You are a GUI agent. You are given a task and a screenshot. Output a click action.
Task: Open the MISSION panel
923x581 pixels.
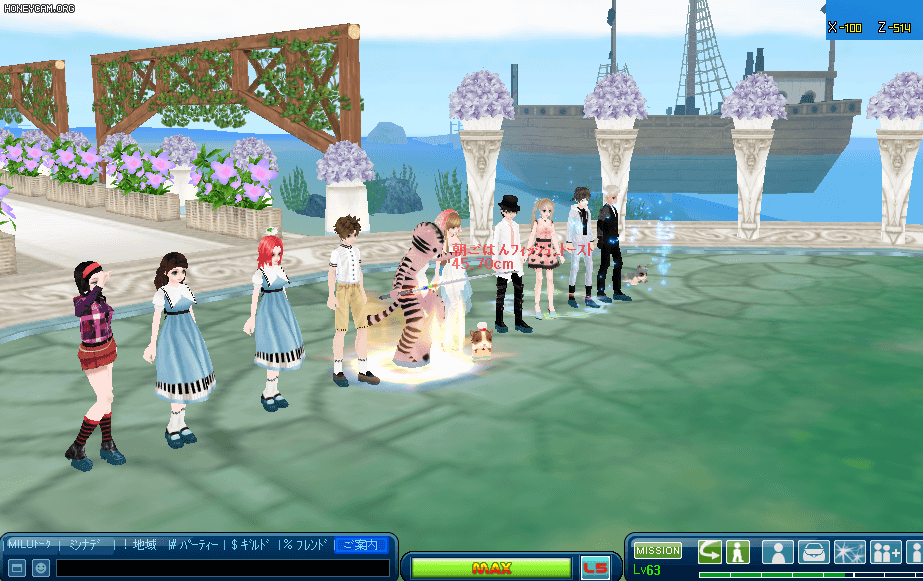click(658, 550)
